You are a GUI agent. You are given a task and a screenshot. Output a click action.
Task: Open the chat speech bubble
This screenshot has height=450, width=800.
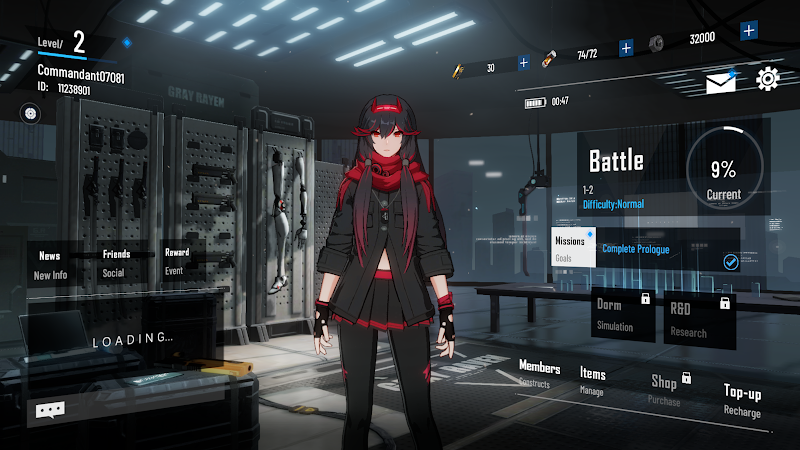50,409
